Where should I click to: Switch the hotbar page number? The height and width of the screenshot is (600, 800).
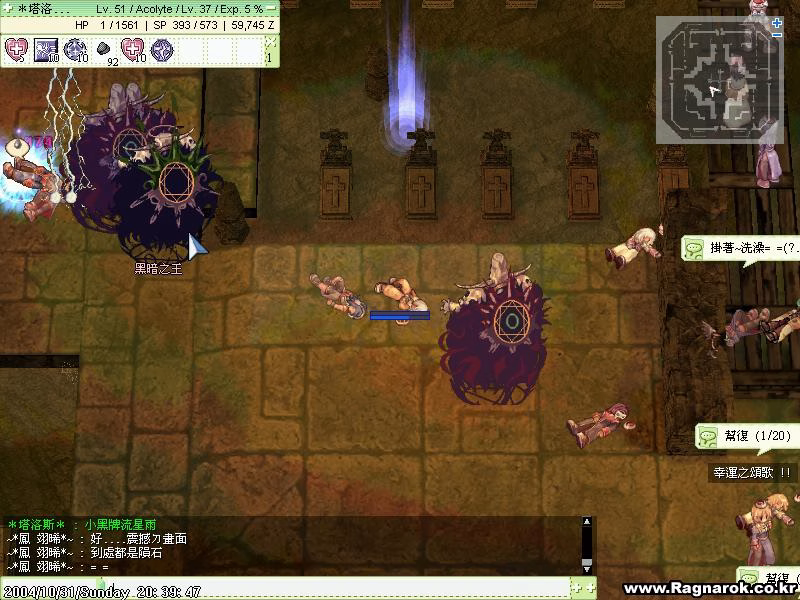coord(268,57)
